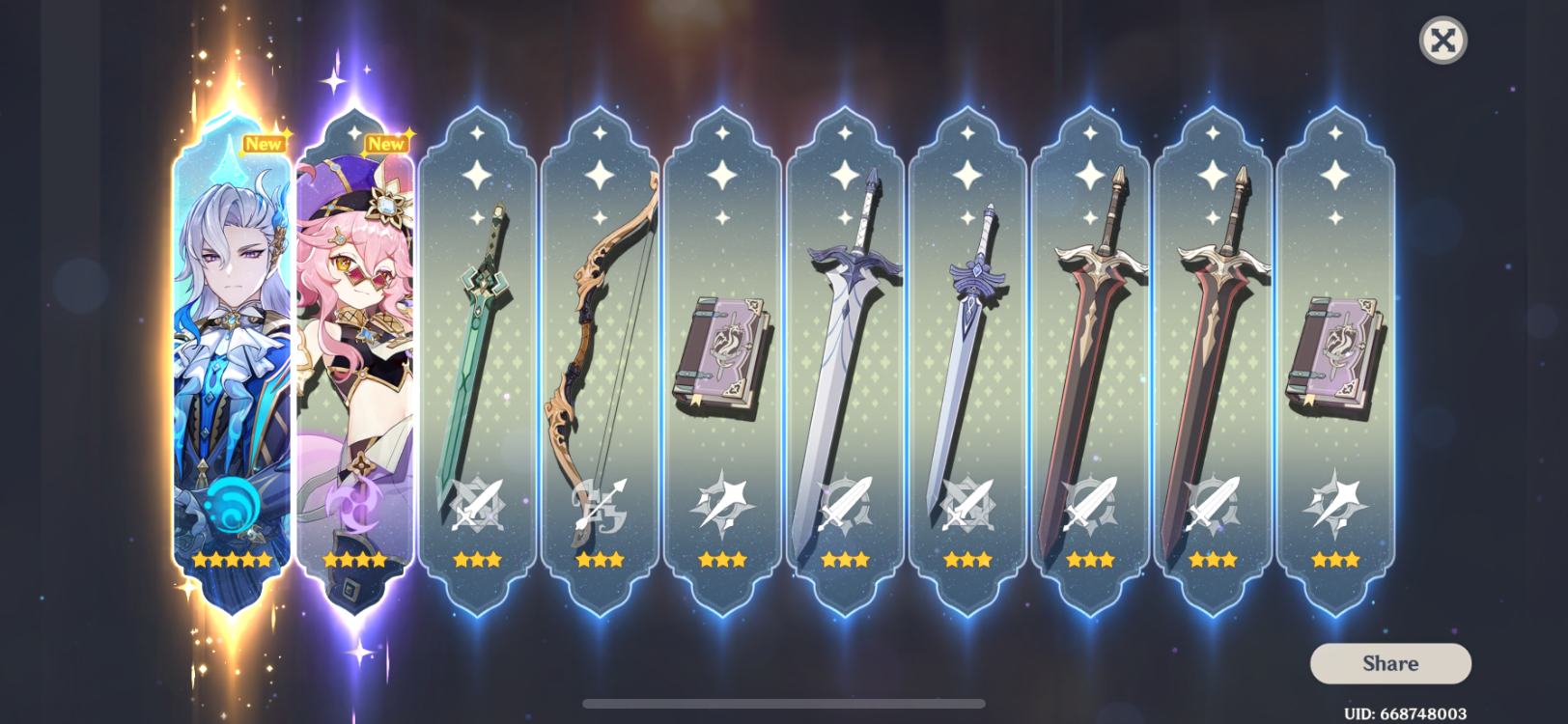Click the four-star rating under Dori
Screen dimensions: 1568x724
coord(354,558)
